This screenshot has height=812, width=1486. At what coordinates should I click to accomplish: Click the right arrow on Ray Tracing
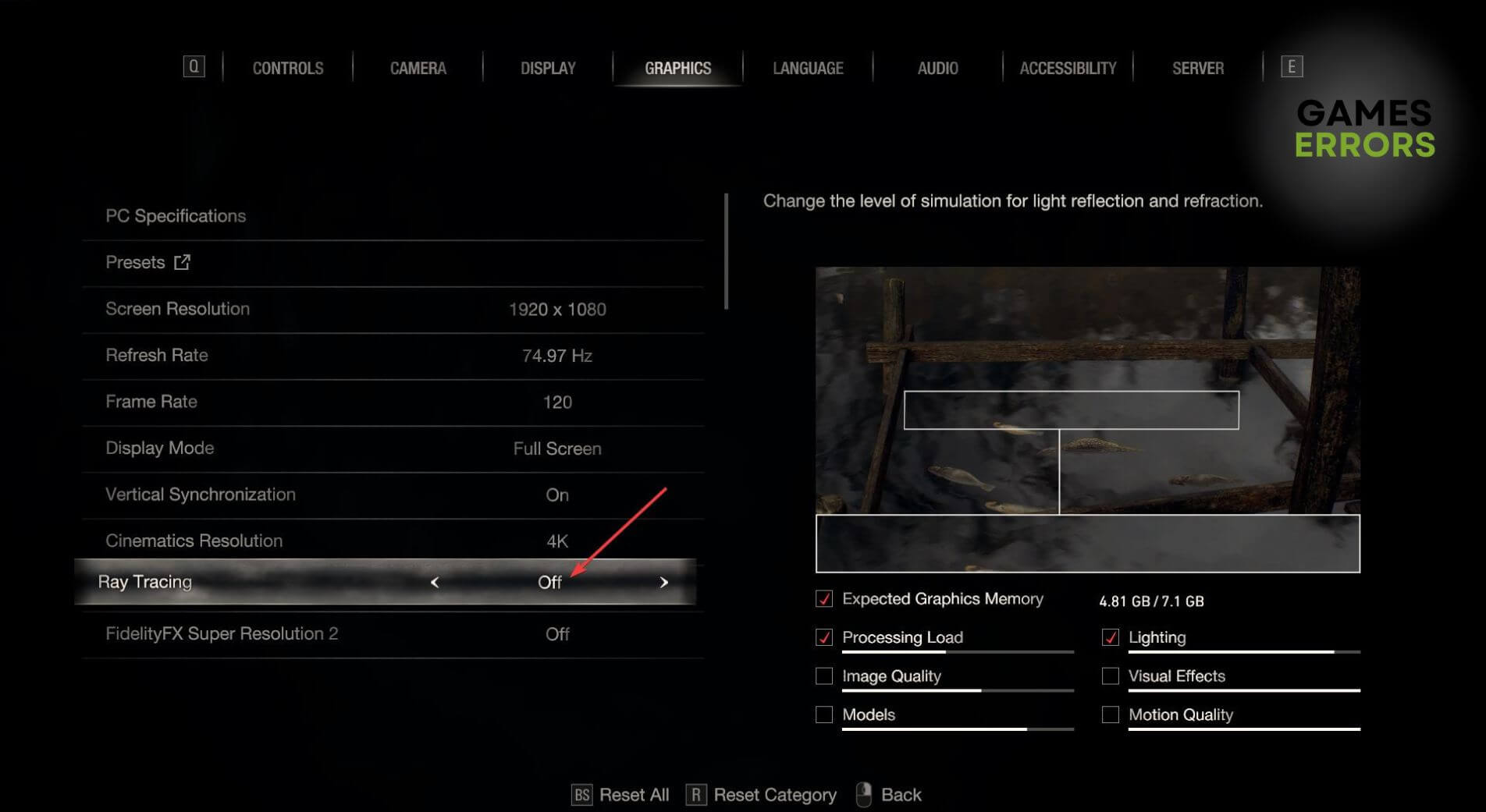click(x=664, y=582)
